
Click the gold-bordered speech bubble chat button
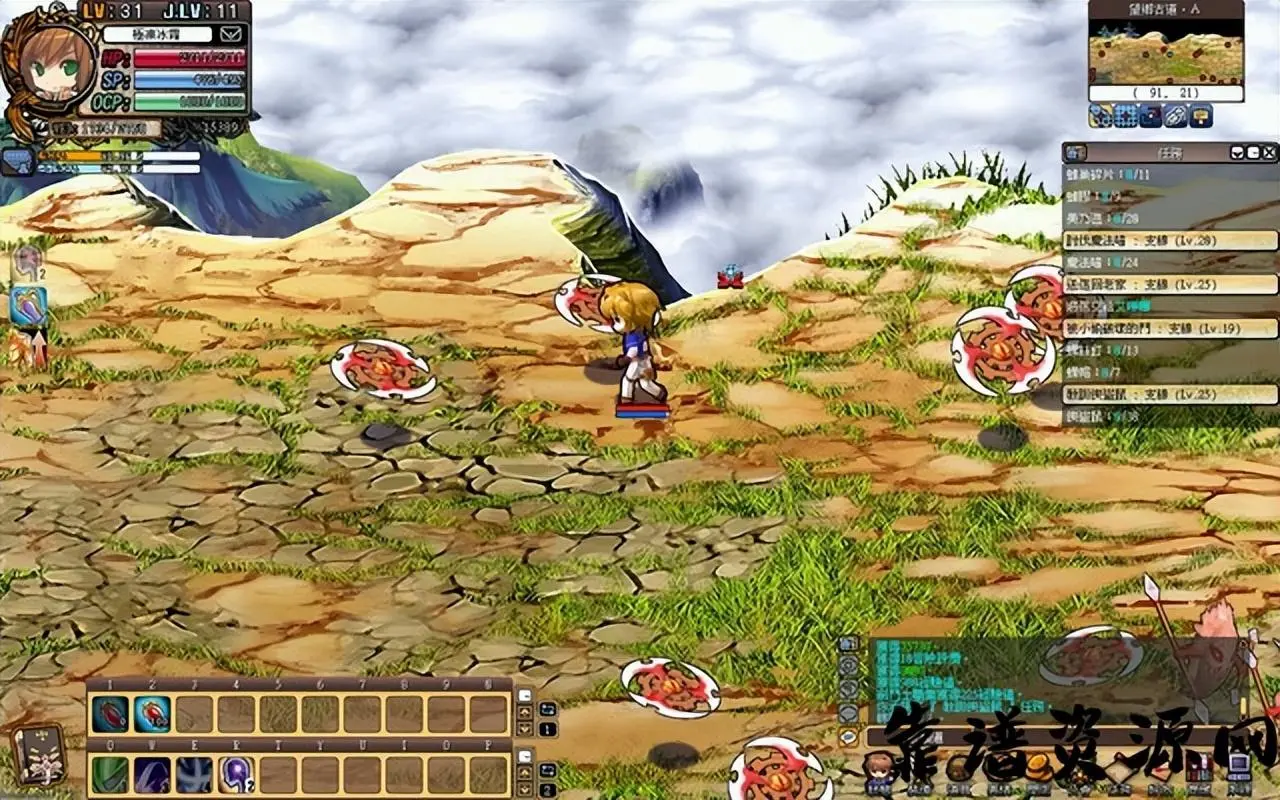coord(848,737)
